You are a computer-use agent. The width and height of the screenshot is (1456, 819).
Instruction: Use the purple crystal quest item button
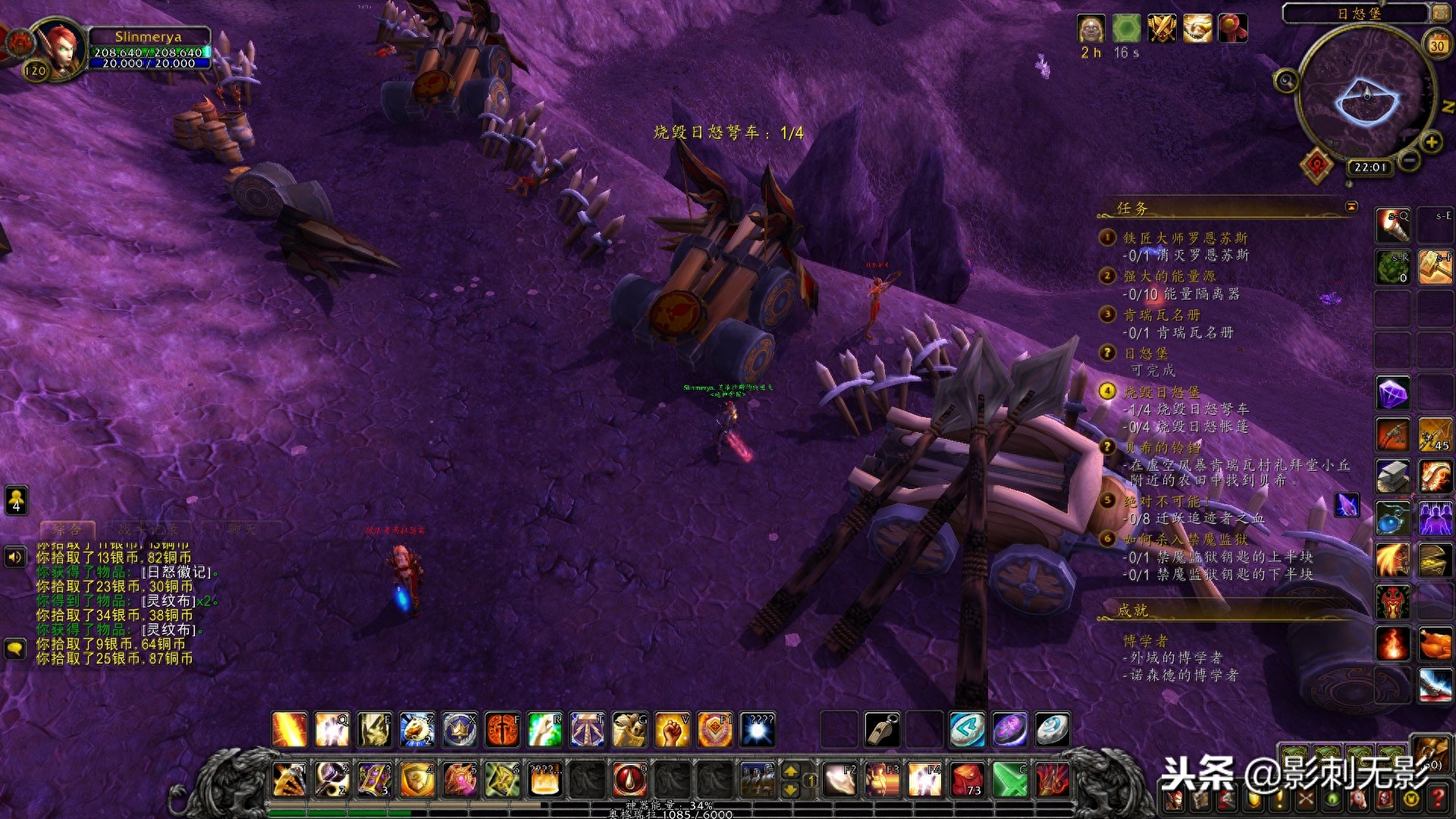click(1347, 505)
